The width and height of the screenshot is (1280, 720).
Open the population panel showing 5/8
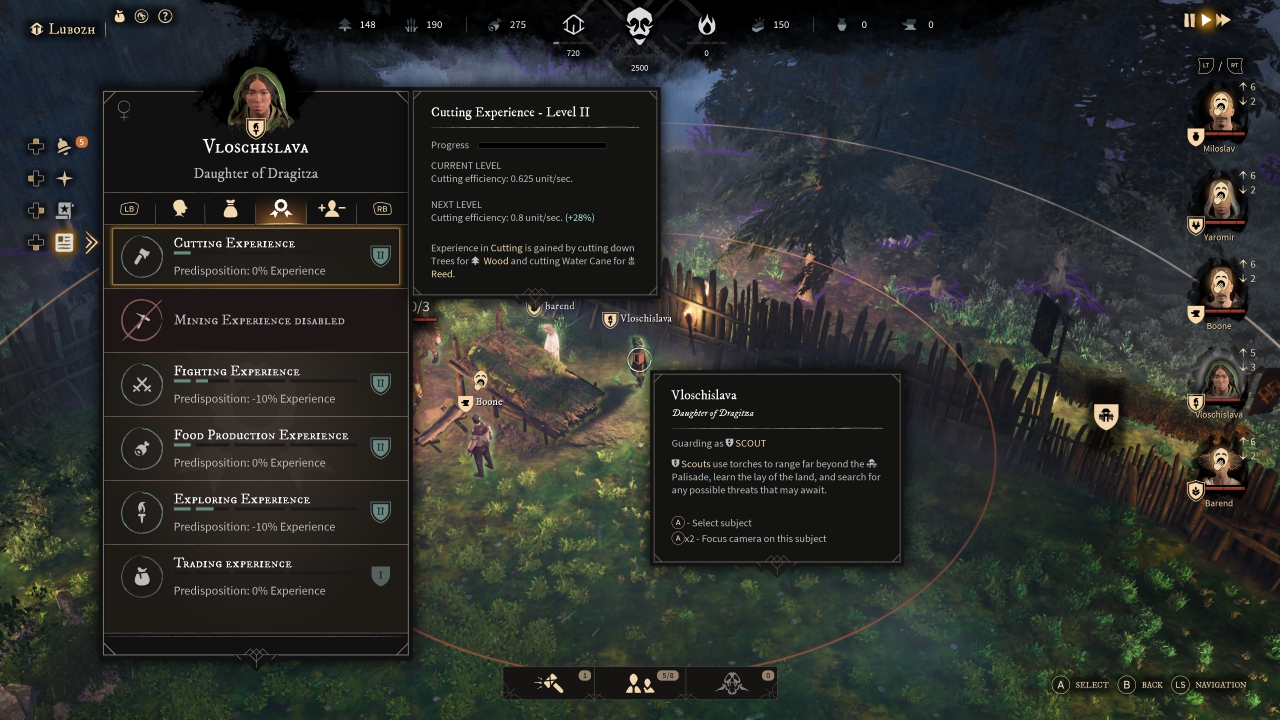[640, 684]
